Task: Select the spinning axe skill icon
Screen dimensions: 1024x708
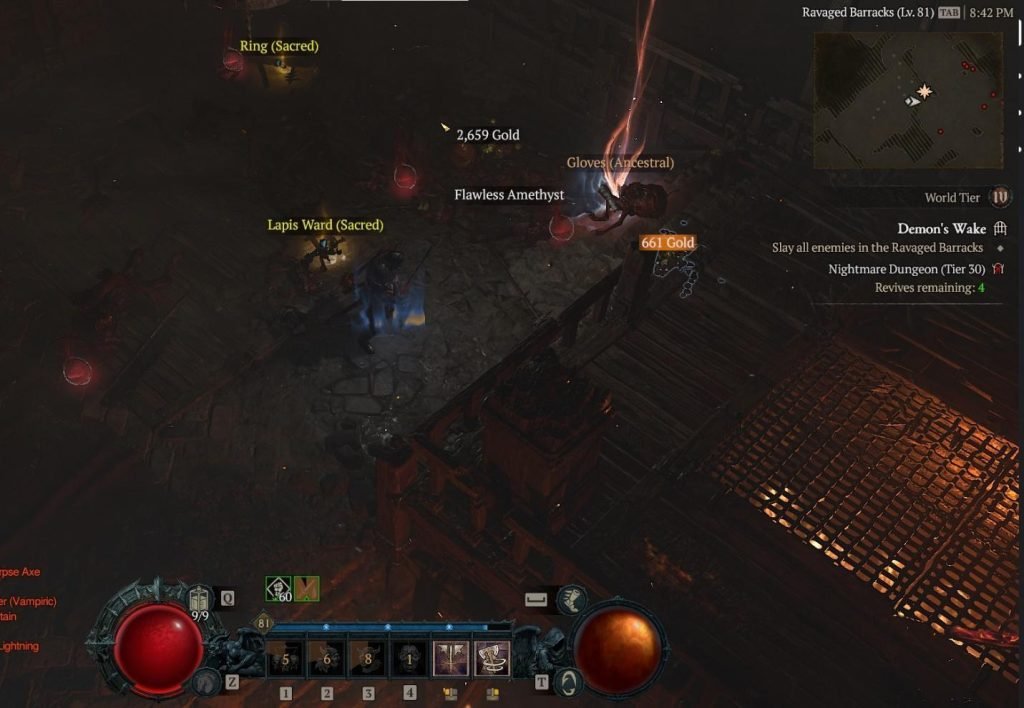Action: (492, 660)
